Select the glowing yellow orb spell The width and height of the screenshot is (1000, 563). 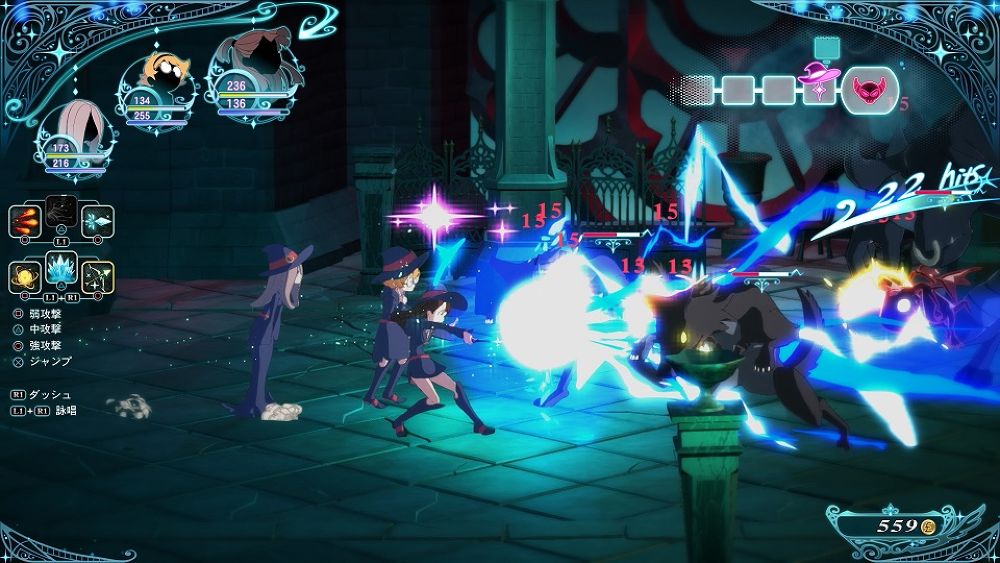click(x=25, y=276)
